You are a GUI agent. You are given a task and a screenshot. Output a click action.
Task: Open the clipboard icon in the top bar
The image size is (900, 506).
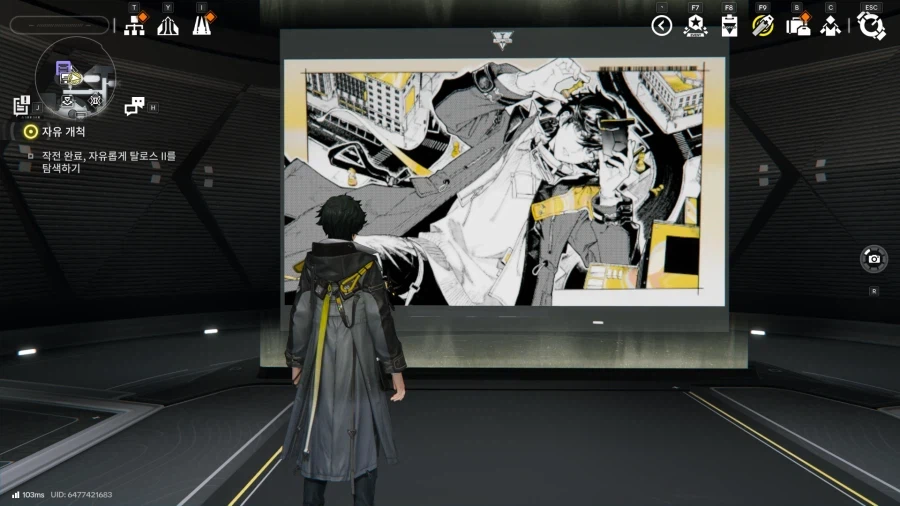pos(729,27)
